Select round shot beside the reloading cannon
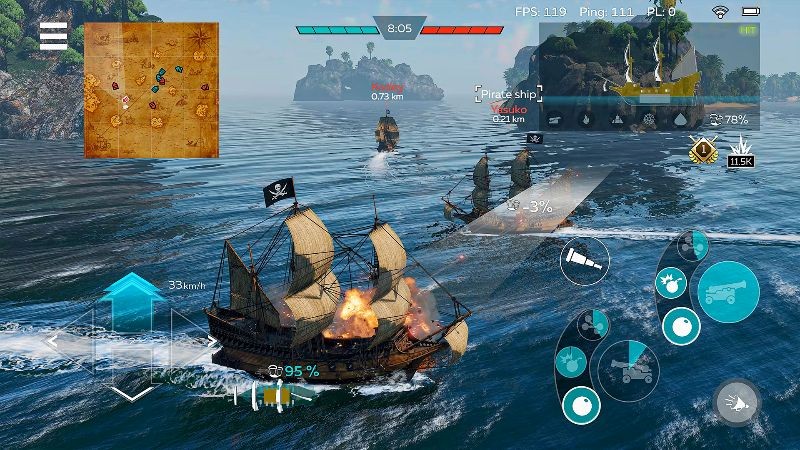The width and height of the screenshot is (800, 450). [581, 404]
